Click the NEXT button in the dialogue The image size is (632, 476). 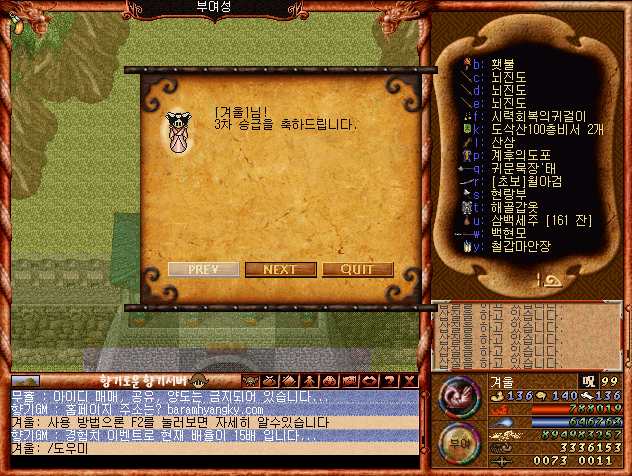pyautogui.click(x=279, y=269)
